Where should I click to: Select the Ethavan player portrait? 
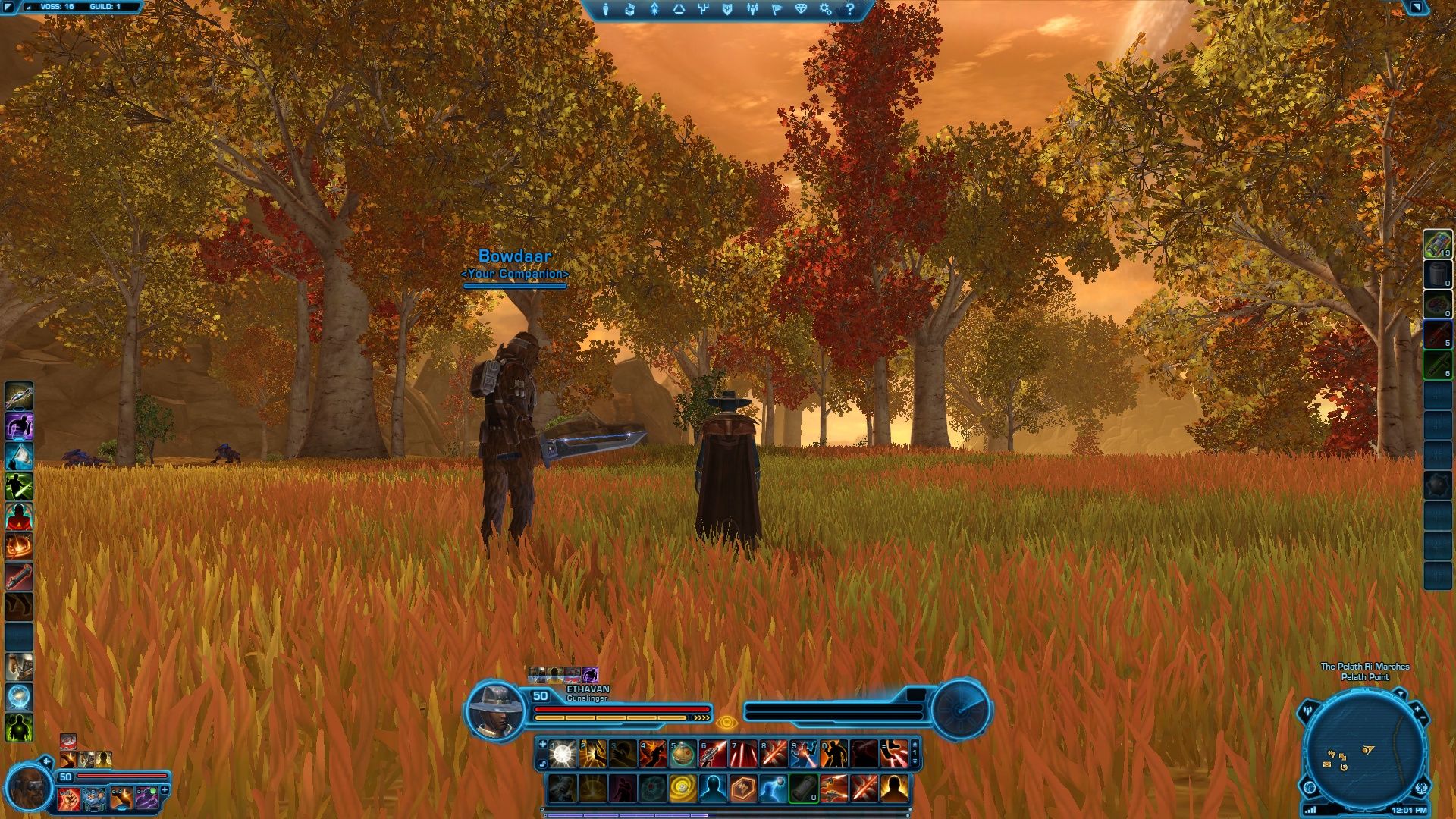point(495,709)
